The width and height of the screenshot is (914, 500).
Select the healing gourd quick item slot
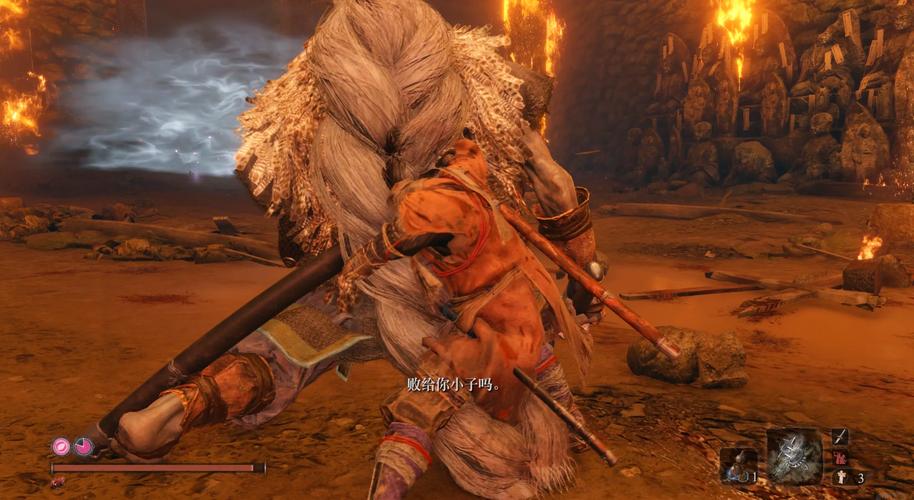[738, 464]
